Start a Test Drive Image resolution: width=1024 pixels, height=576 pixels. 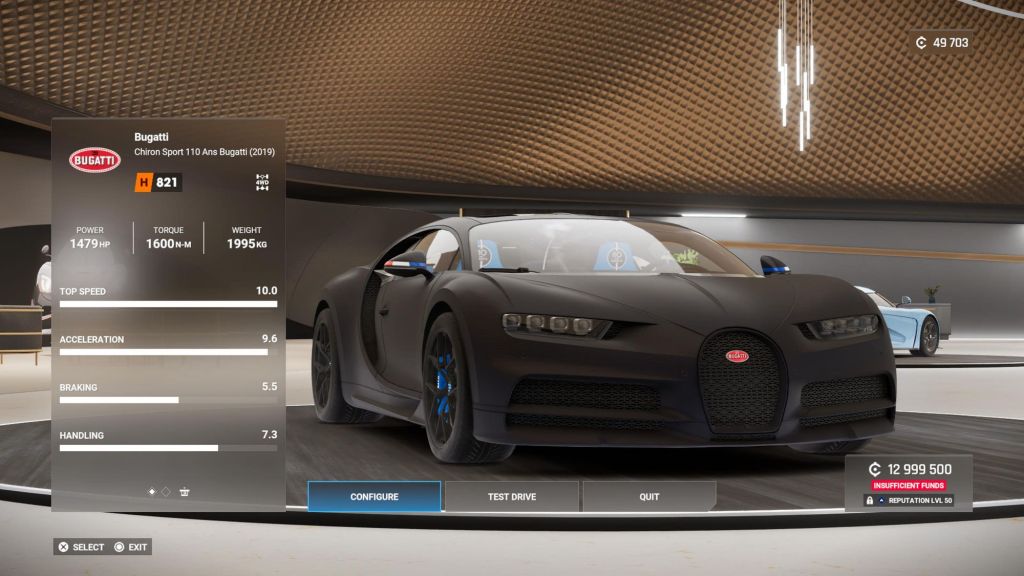point(511,497)
